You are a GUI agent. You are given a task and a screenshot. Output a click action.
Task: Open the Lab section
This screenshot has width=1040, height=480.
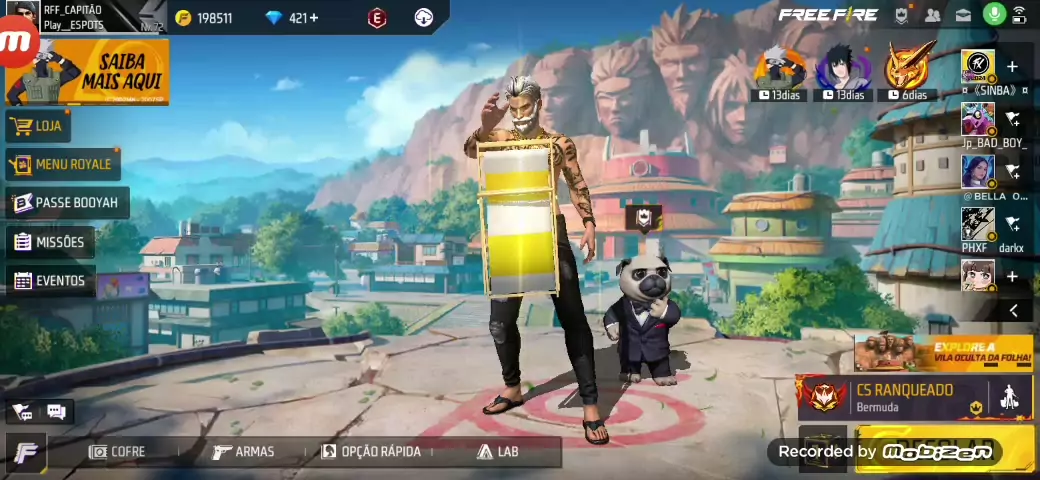[498, 452]
